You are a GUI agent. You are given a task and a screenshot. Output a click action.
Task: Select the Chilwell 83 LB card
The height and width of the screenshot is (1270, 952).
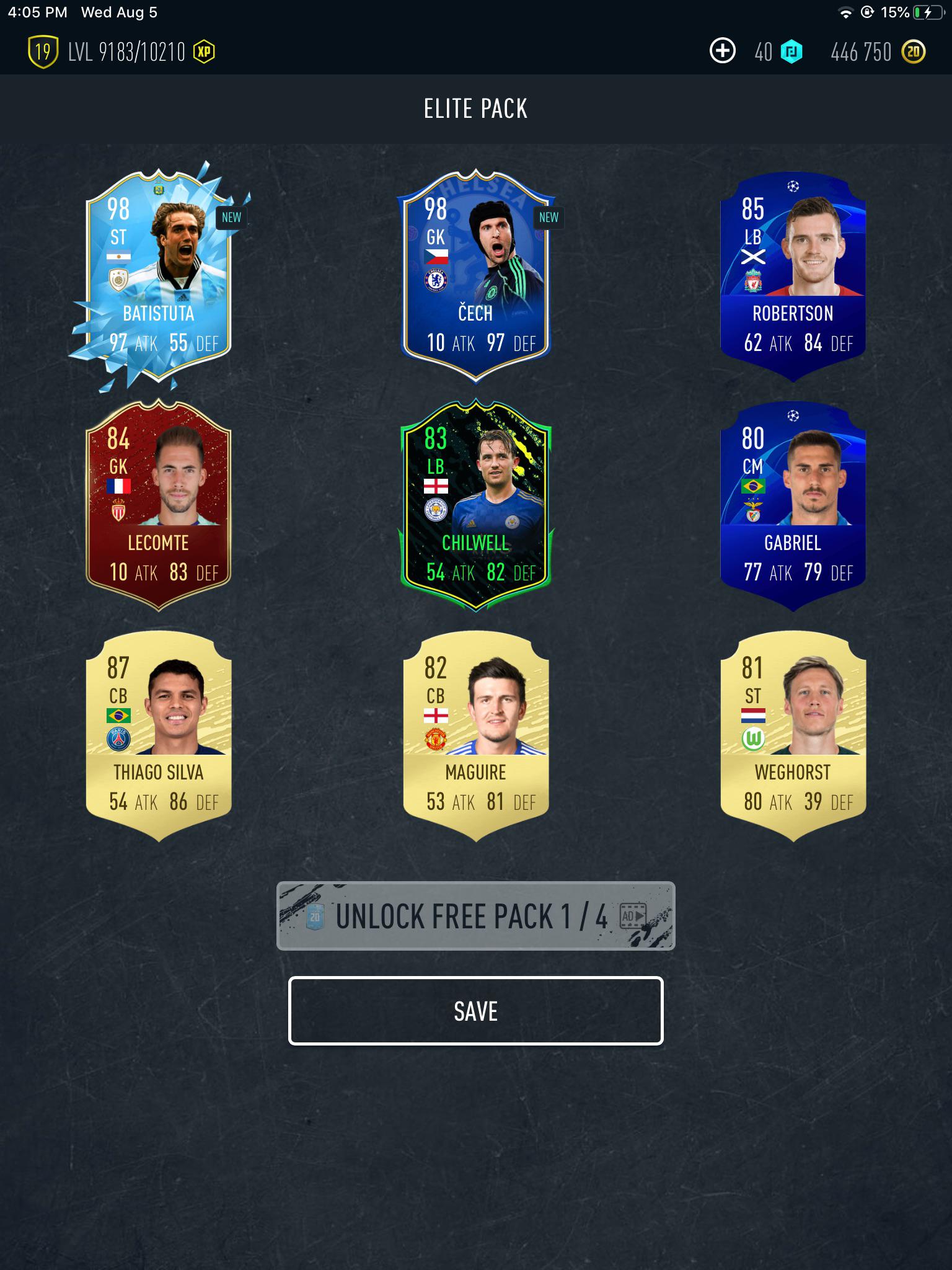[476, 502]
